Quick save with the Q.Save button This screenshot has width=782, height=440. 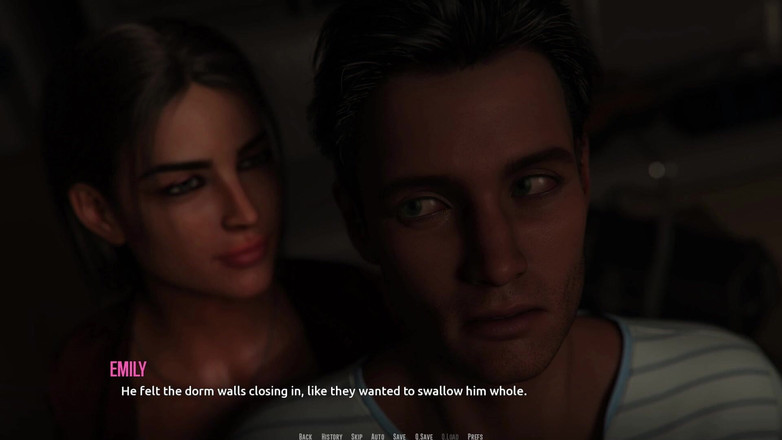tap(424, 436)
